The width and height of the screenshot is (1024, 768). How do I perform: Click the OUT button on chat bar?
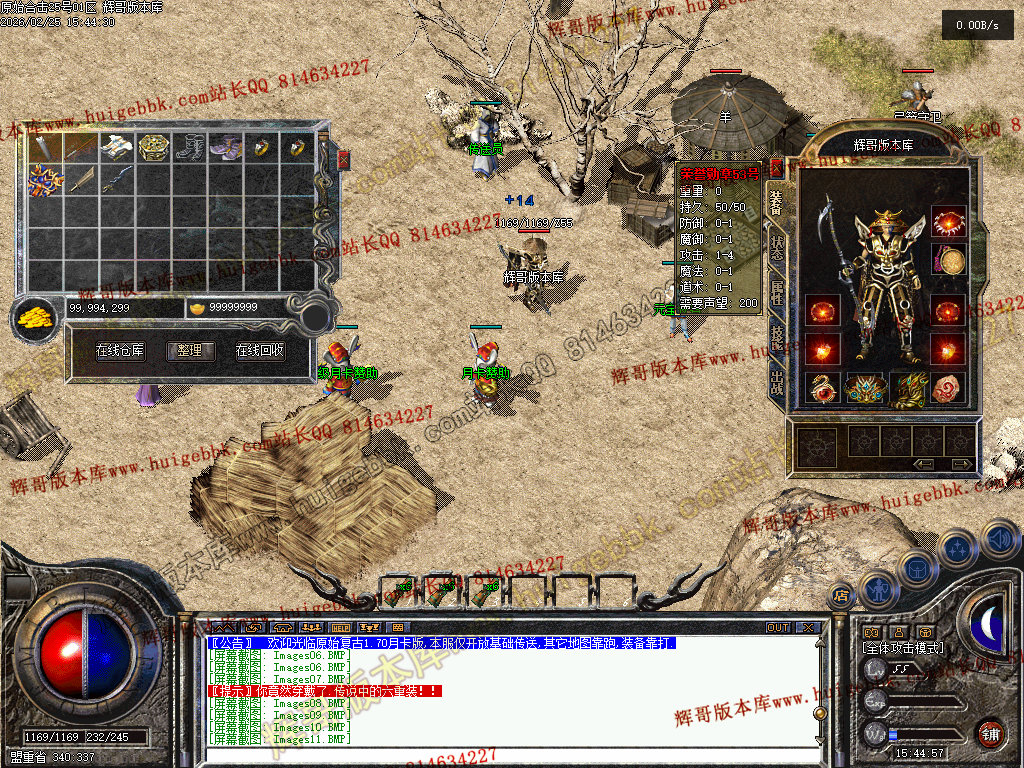(778, 628)
